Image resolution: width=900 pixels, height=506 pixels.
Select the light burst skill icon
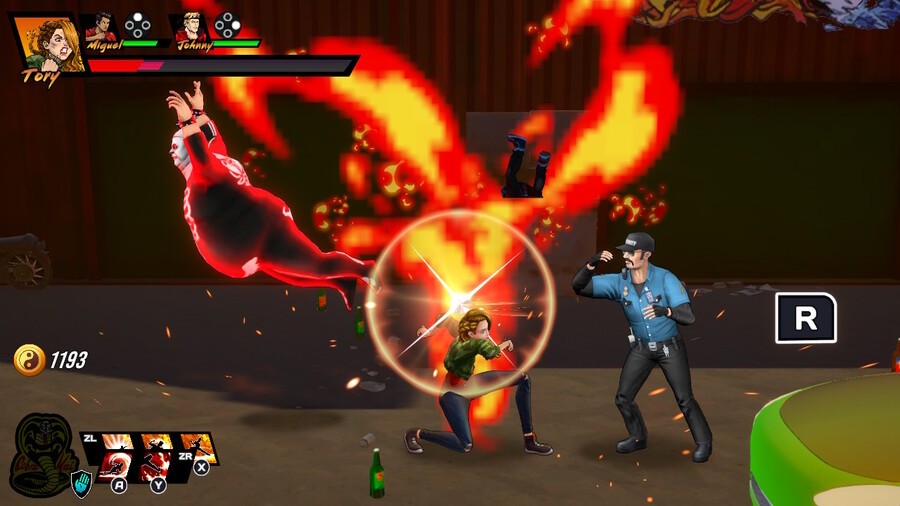(x=118, y=440)
